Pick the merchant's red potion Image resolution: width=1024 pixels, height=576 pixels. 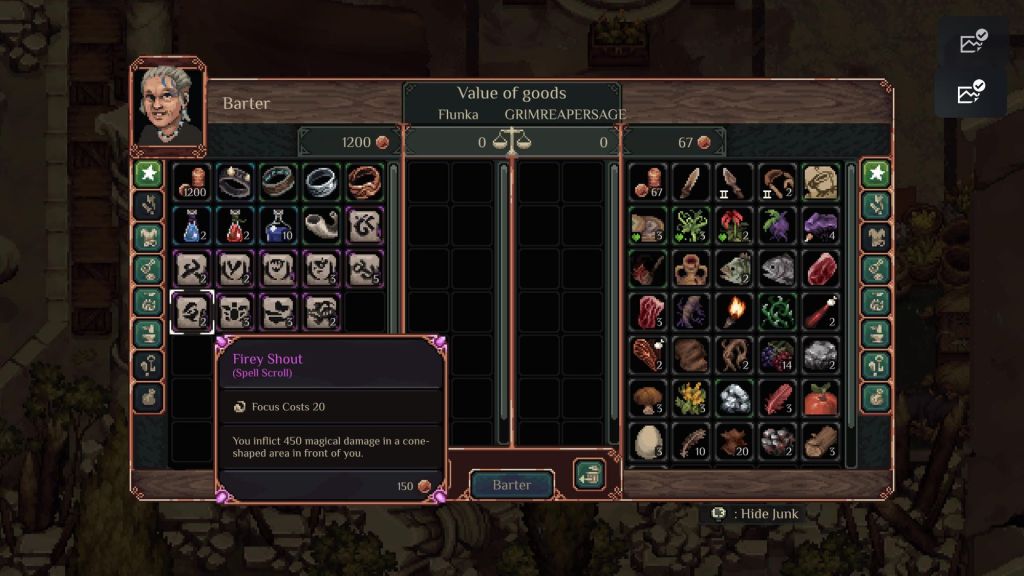pos(234,225)
